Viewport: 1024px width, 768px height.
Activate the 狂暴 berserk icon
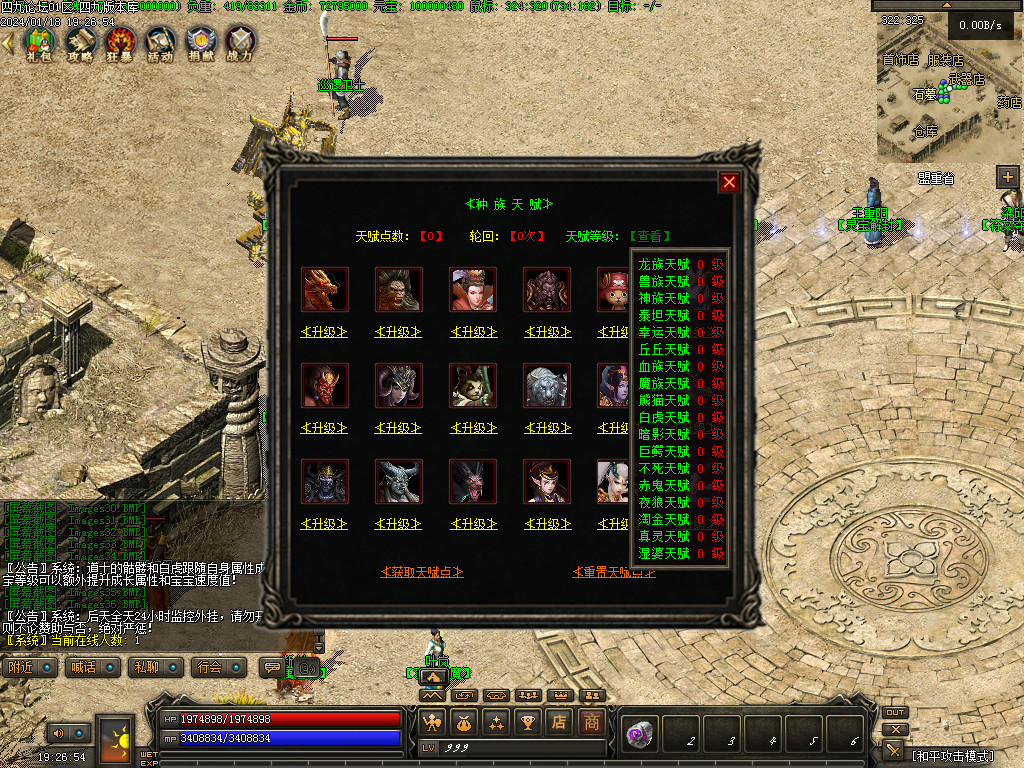click(x=120, y=43)
